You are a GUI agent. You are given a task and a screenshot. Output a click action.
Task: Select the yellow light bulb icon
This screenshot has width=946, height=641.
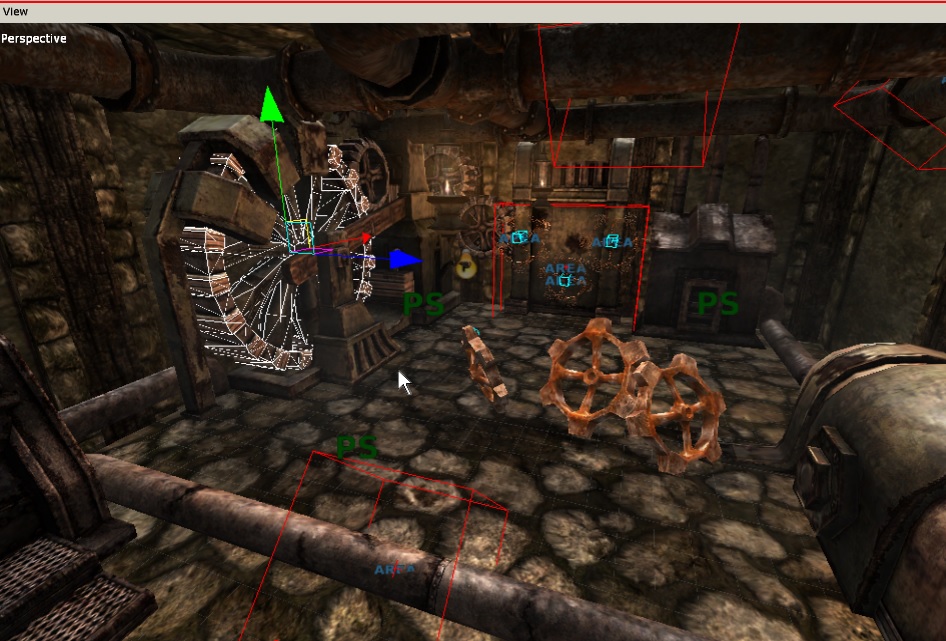point(464,266)
